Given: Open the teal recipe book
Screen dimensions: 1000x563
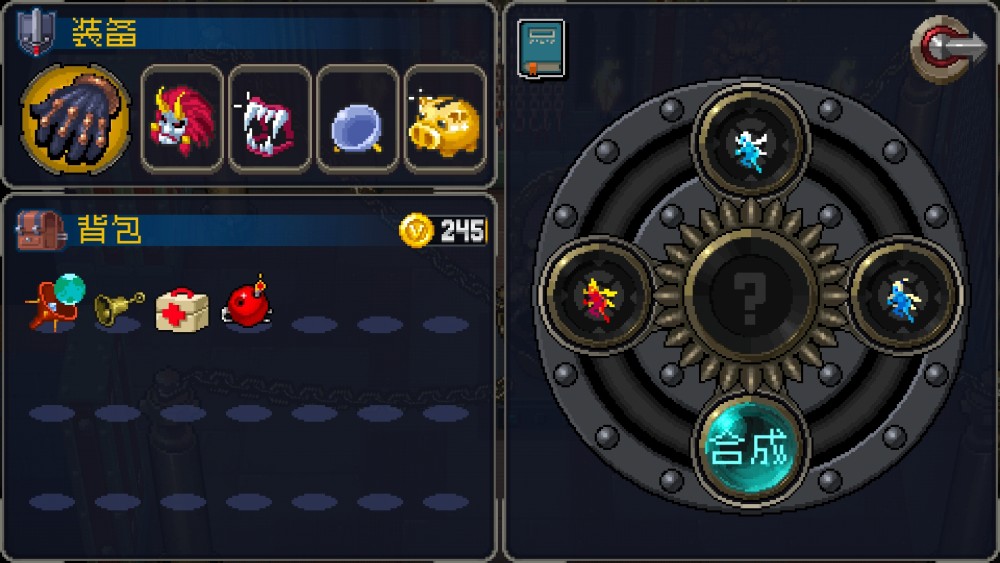Looking at the screenshot, I should [x=541, y=48].
